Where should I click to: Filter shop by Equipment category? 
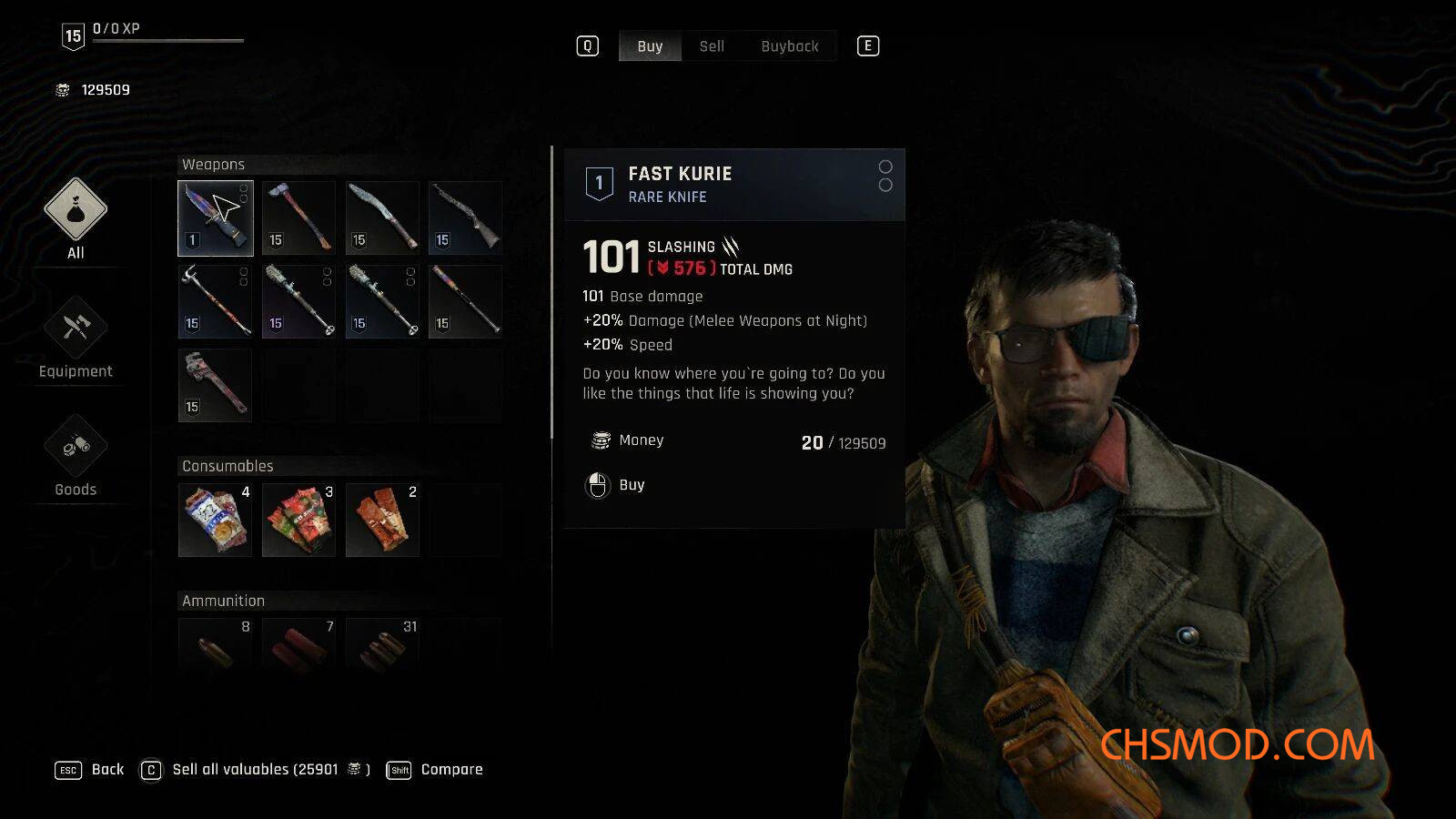tap(76, 337)
